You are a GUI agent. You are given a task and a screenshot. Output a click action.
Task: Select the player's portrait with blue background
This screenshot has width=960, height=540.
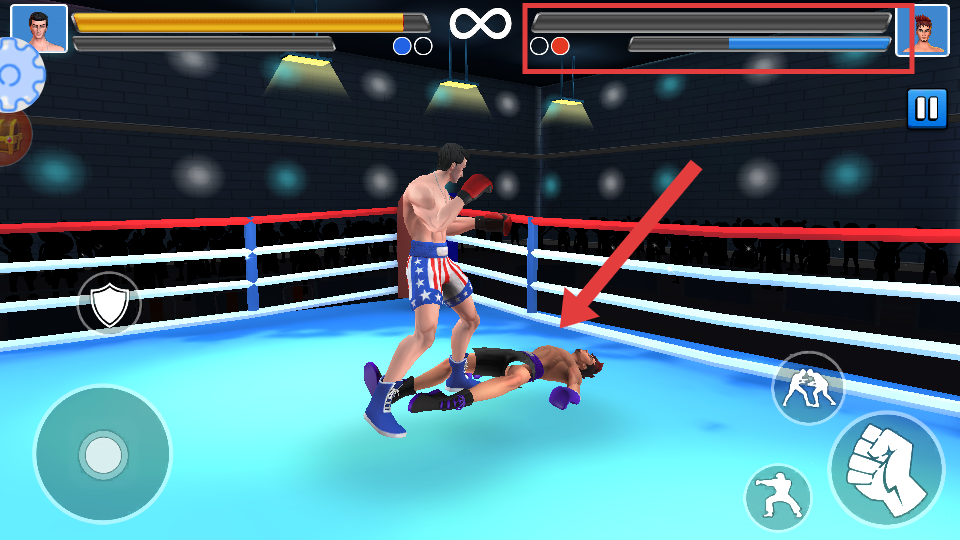click(39, 29)
